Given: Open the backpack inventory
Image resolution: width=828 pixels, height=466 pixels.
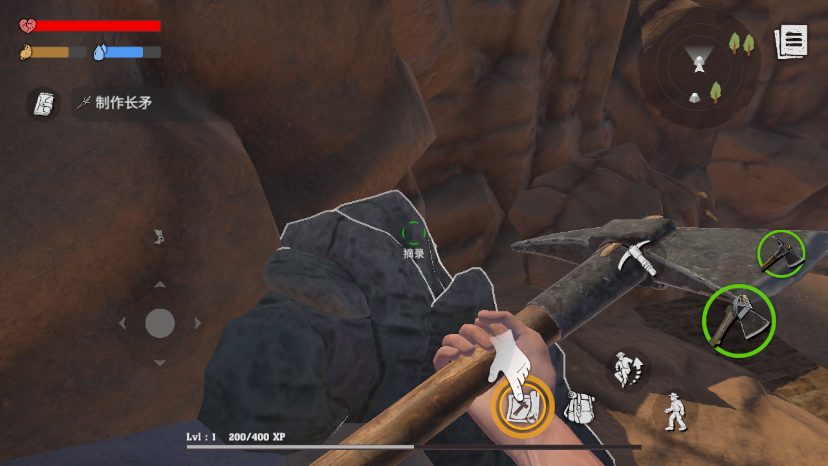Looking at the screenshot, I should pyautogui.click(x=579, y=407).
